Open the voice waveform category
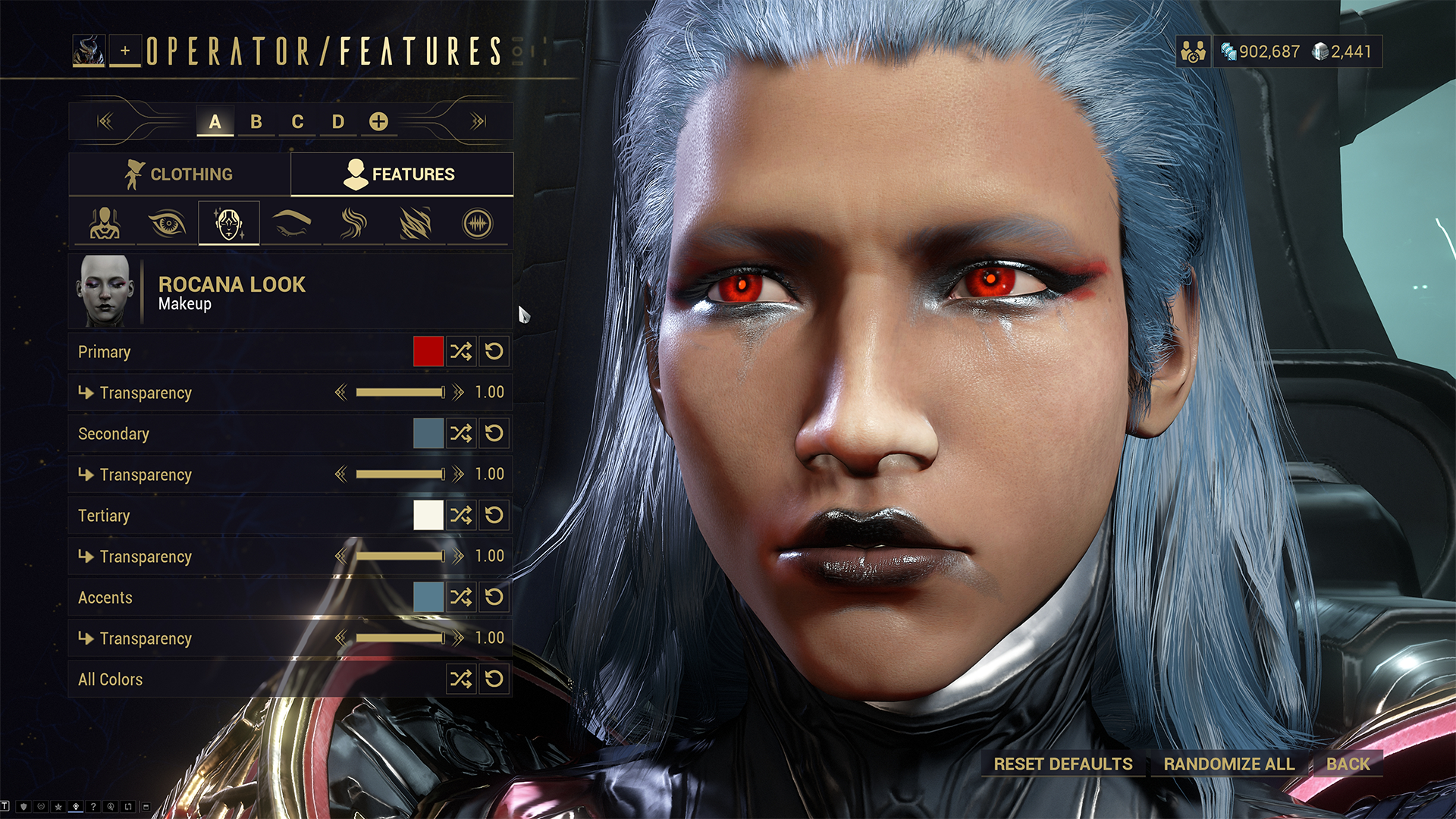1456x819 pixels. coord(477,224)
